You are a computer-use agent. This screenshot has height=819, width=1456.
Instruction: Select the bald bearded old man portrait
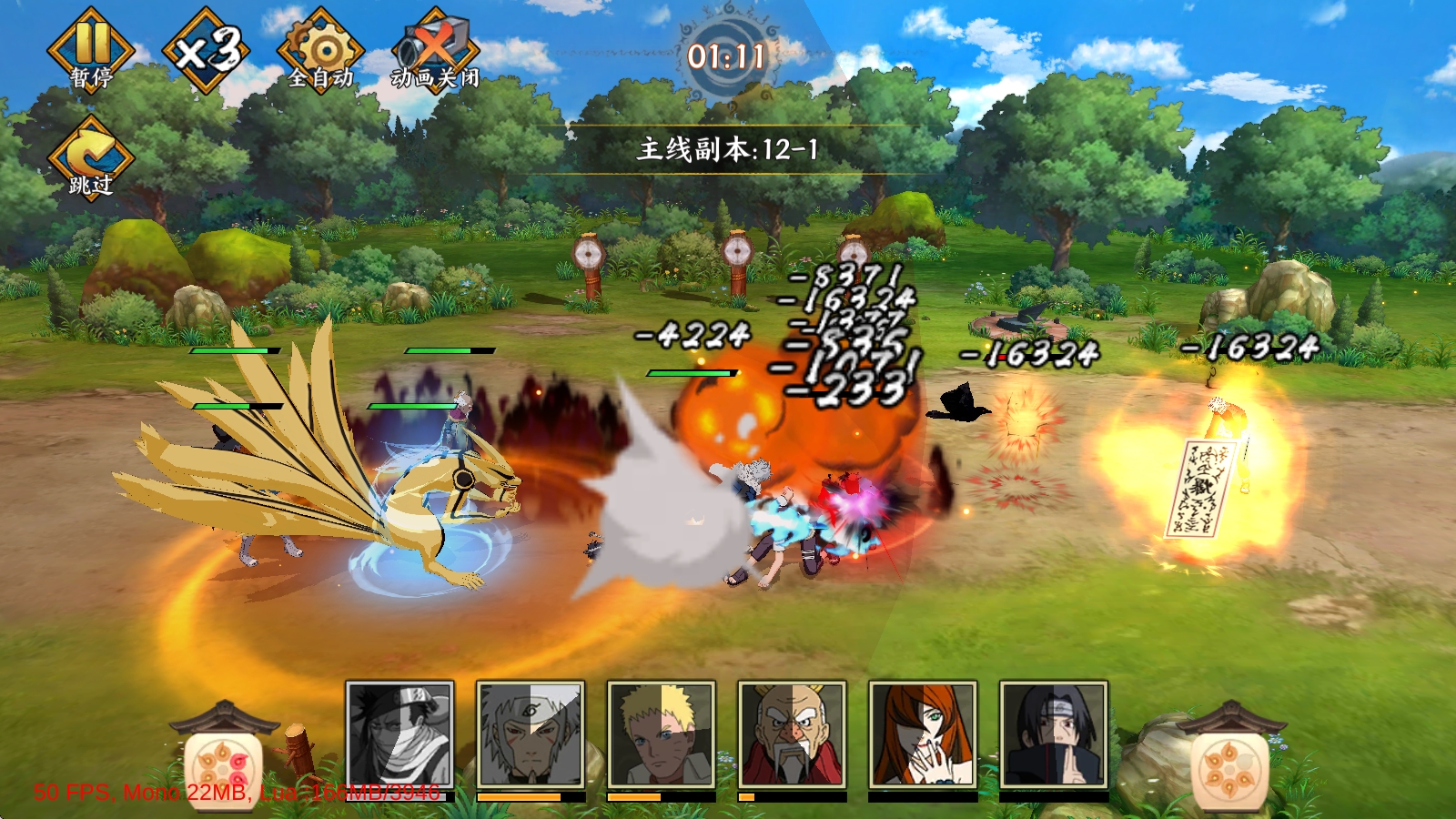click(x=792, y=734)
